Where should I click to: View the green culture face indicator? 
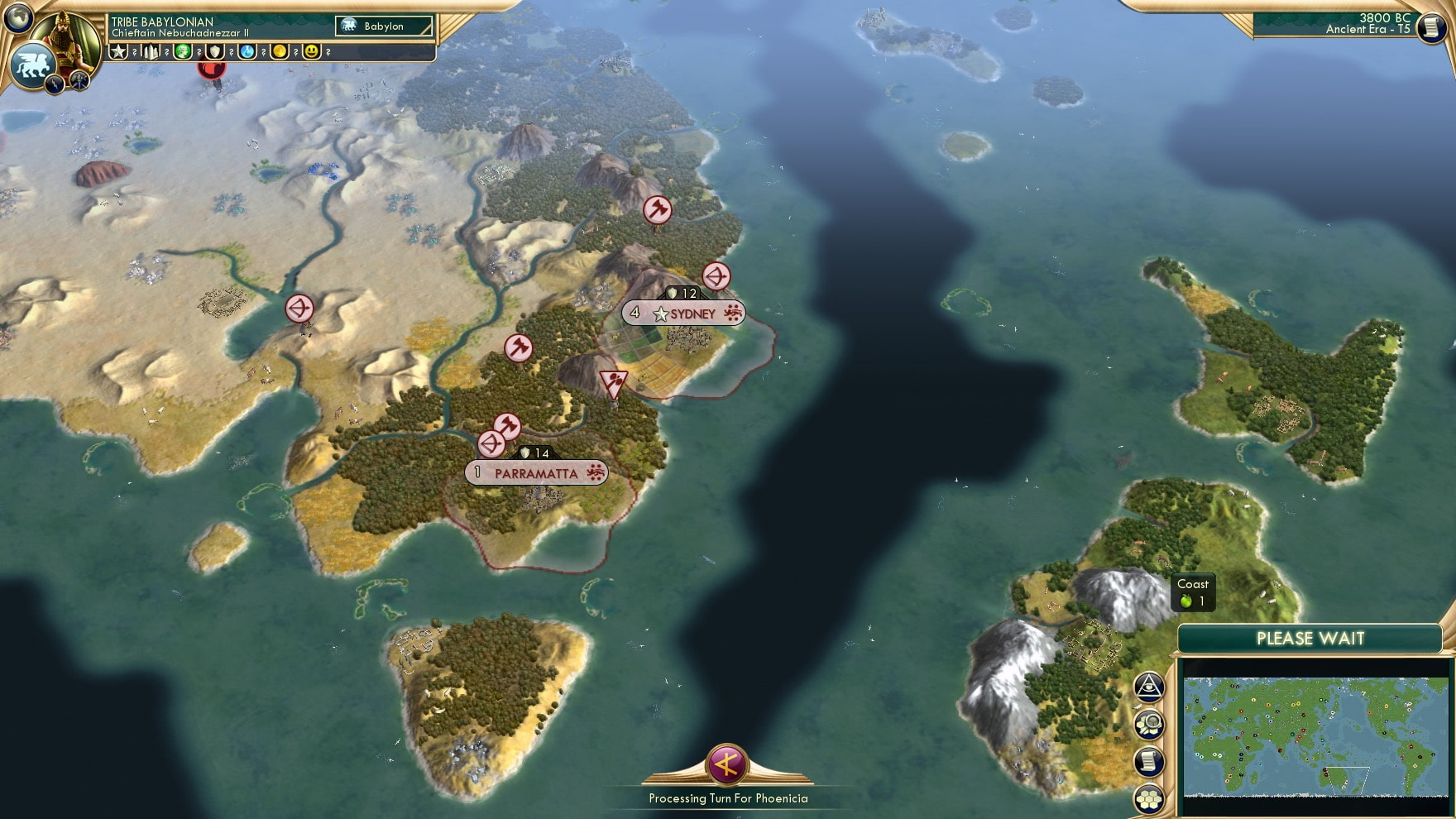[x=183, y=52]
